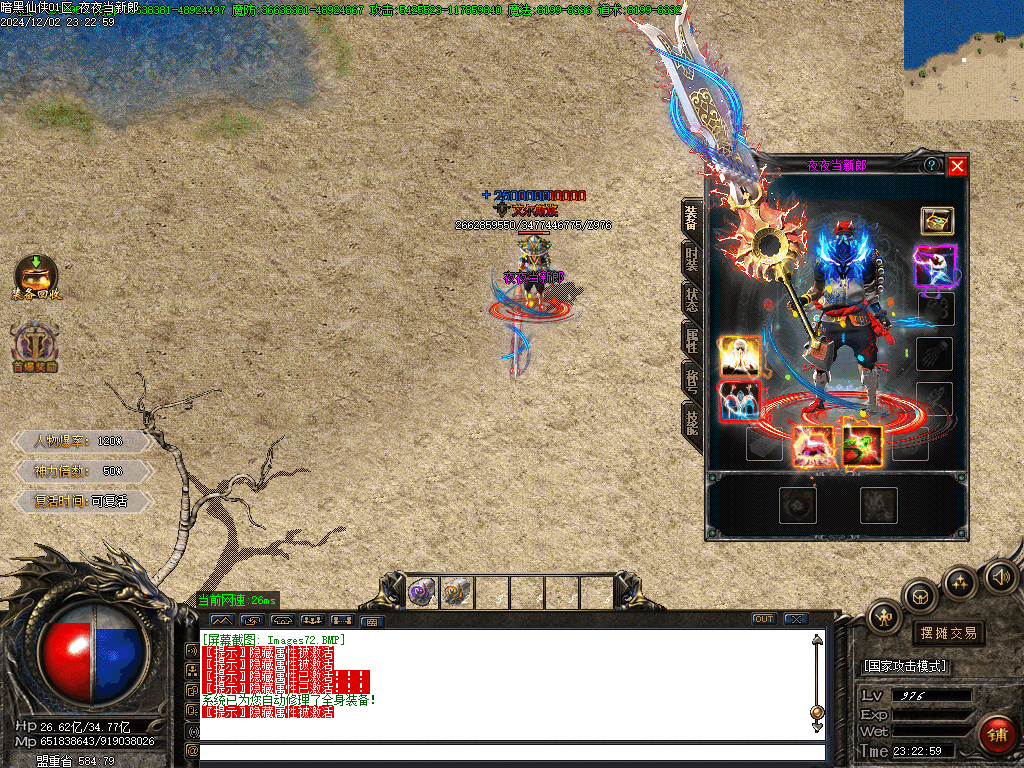Viewport: 1024px width, 768px height.
Task: Switch to the 时装 (fashion) tab
Action: click(x=692, y=258)
